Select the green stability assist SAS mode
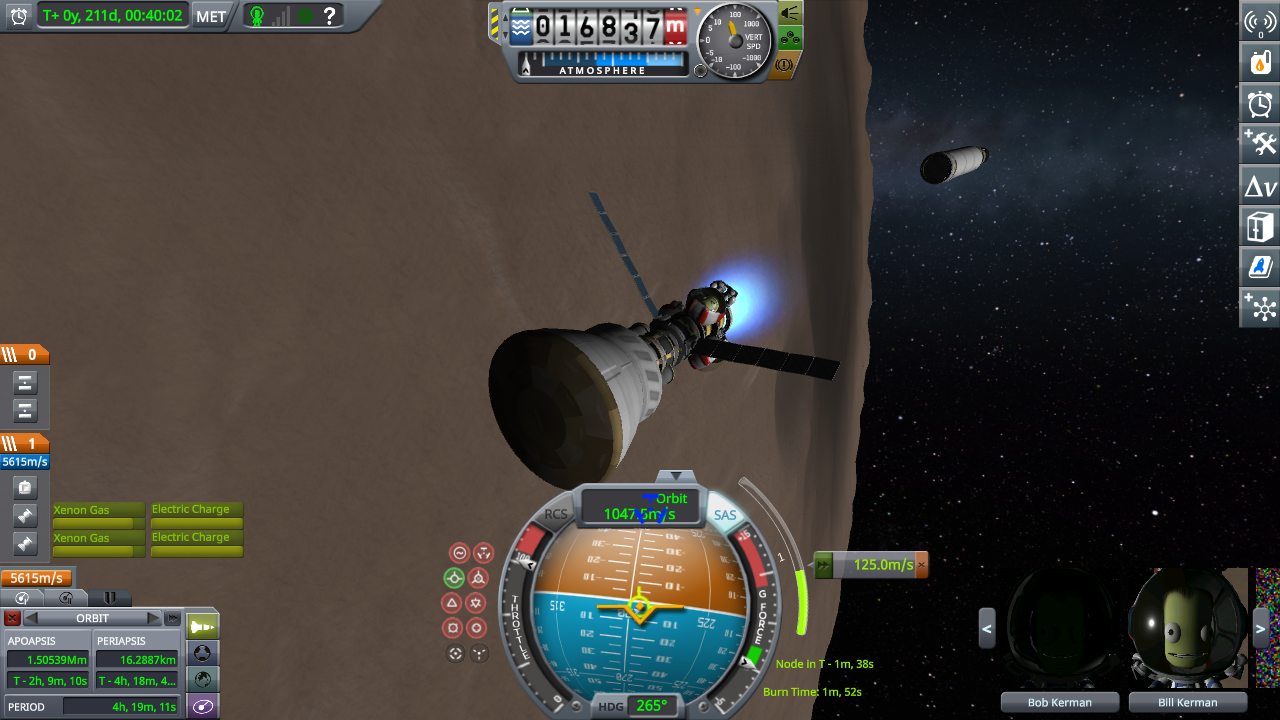 [x=454, y=577]
